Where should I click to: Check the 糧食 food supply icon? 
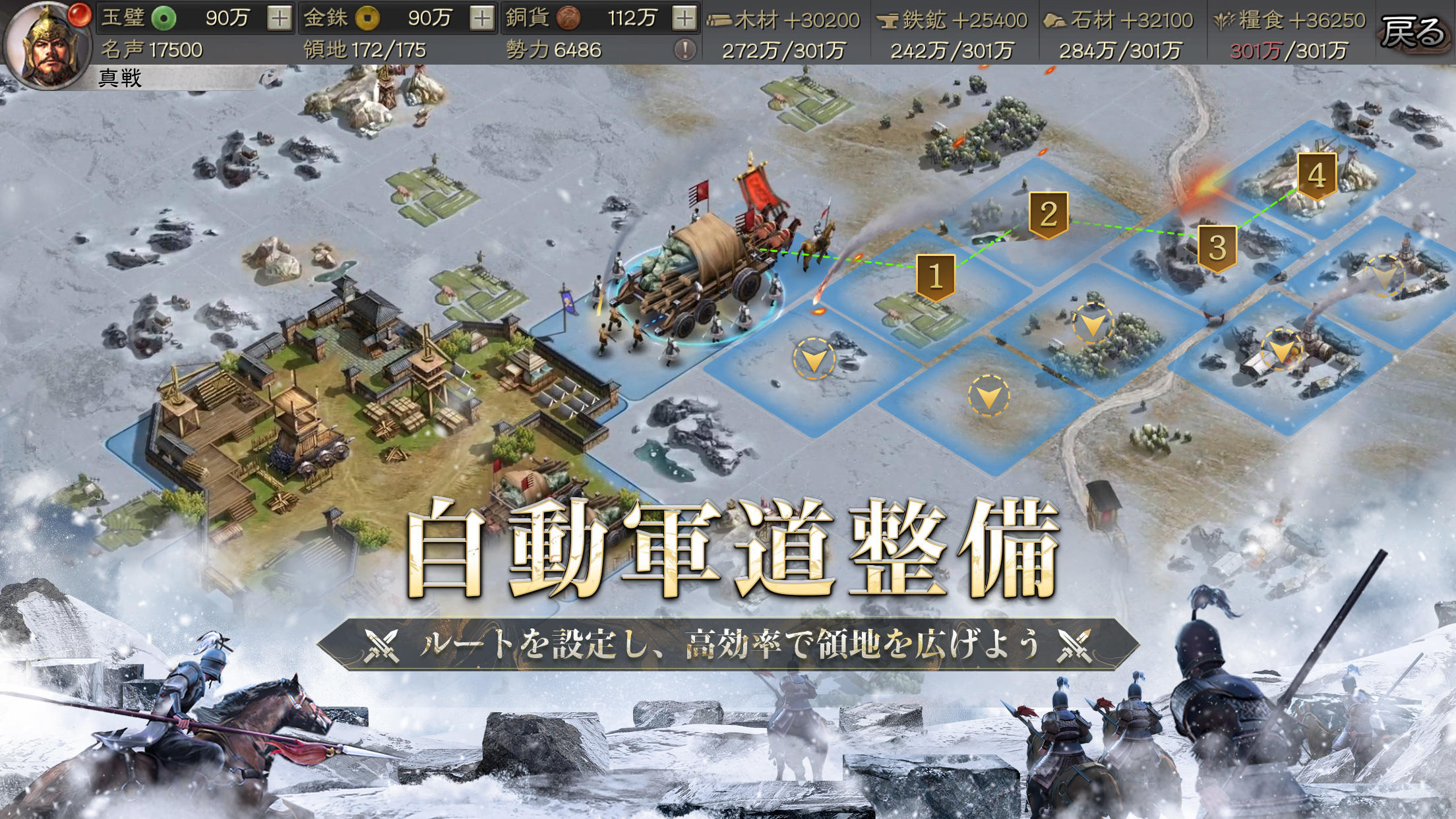pos(1224,20)
